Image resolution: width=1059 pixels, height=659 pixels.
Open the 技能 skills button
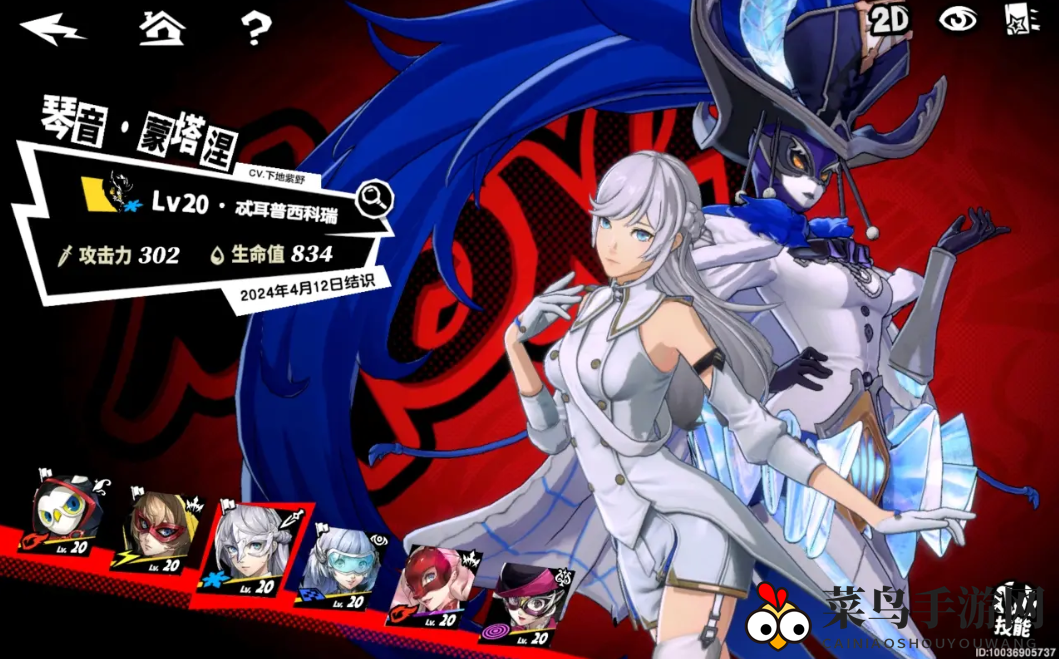1012,612
